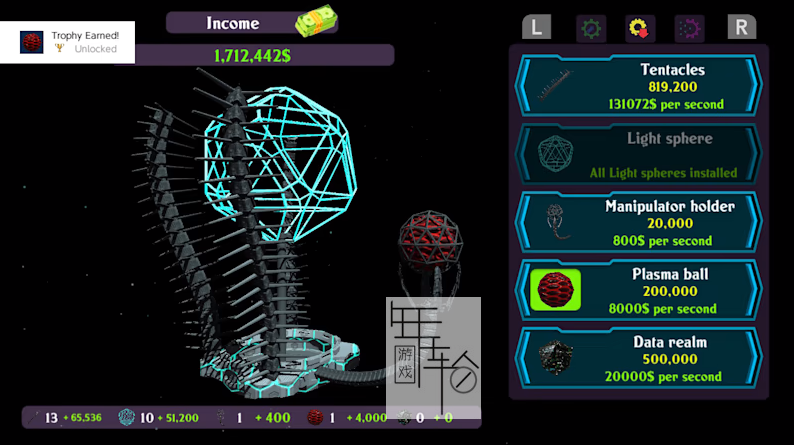Screen dimensions: 794x445
Task: Buy the Tentacles upgrade
Action: click(x=638, y=86)
